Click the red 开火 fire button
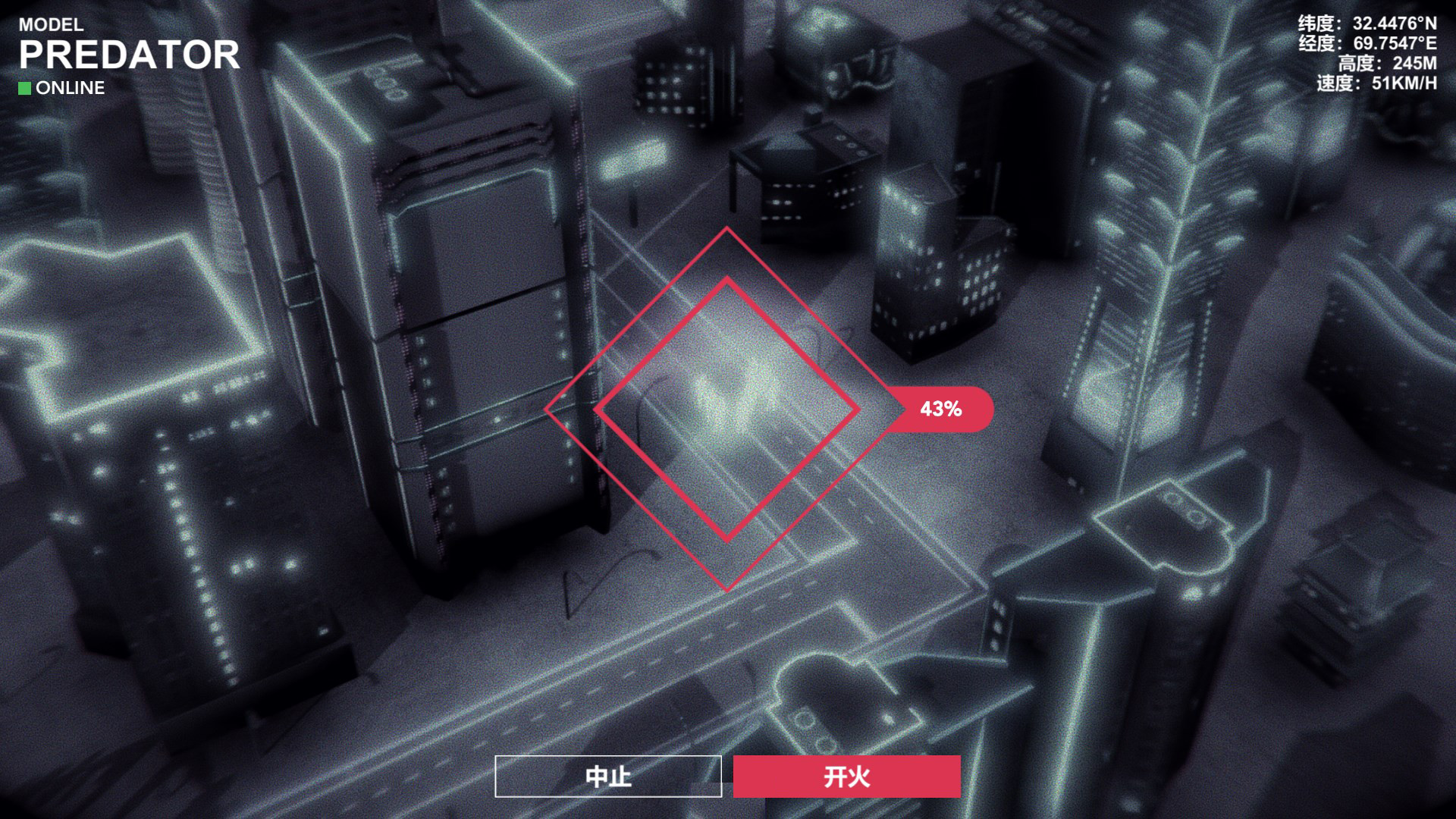This screenshot has width=1456, height=819. (846, 777)
